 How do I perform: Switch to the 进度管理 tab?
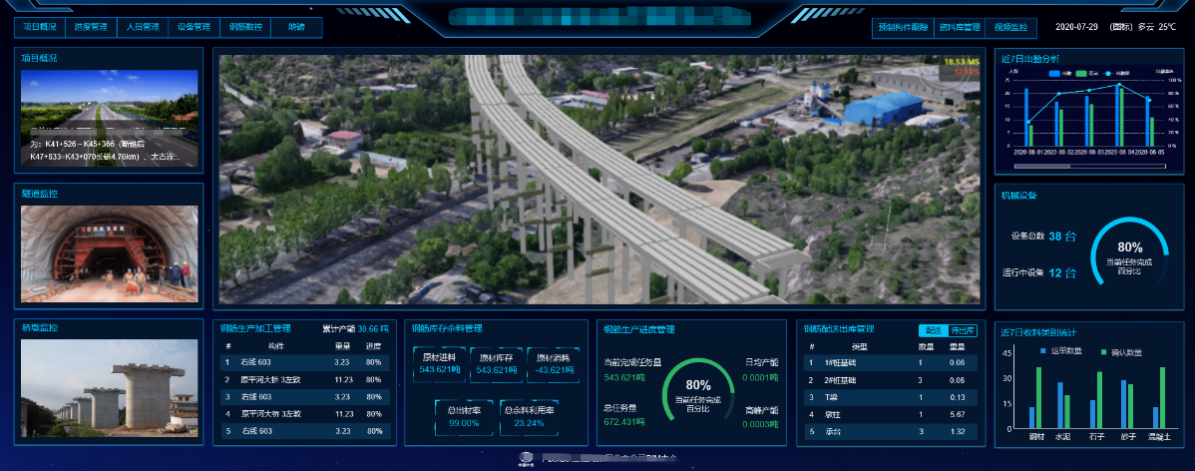(91, 28)
